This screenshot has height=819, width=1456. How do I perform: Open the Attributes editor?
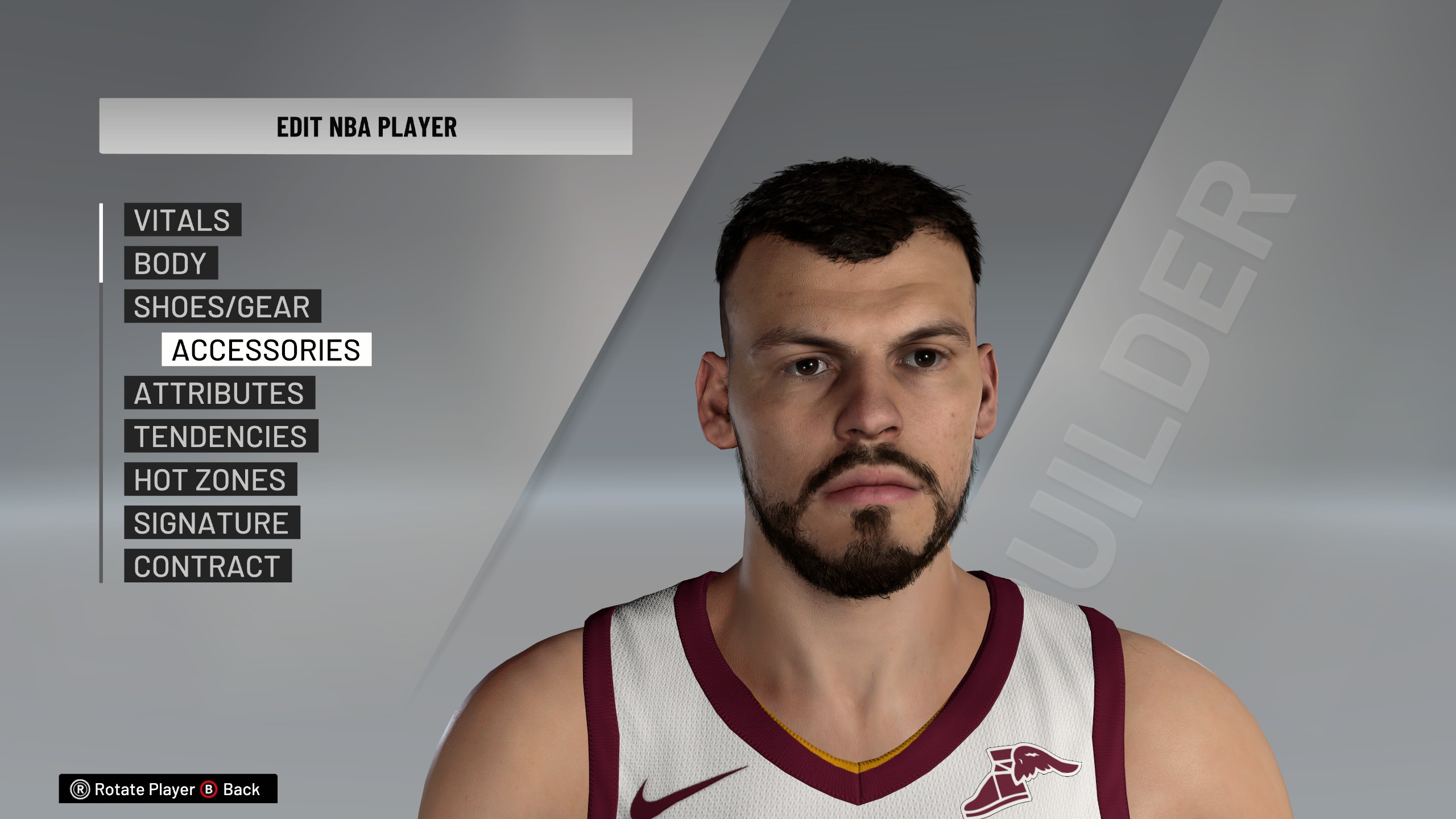pyautogui.click(x=220, y=393)
